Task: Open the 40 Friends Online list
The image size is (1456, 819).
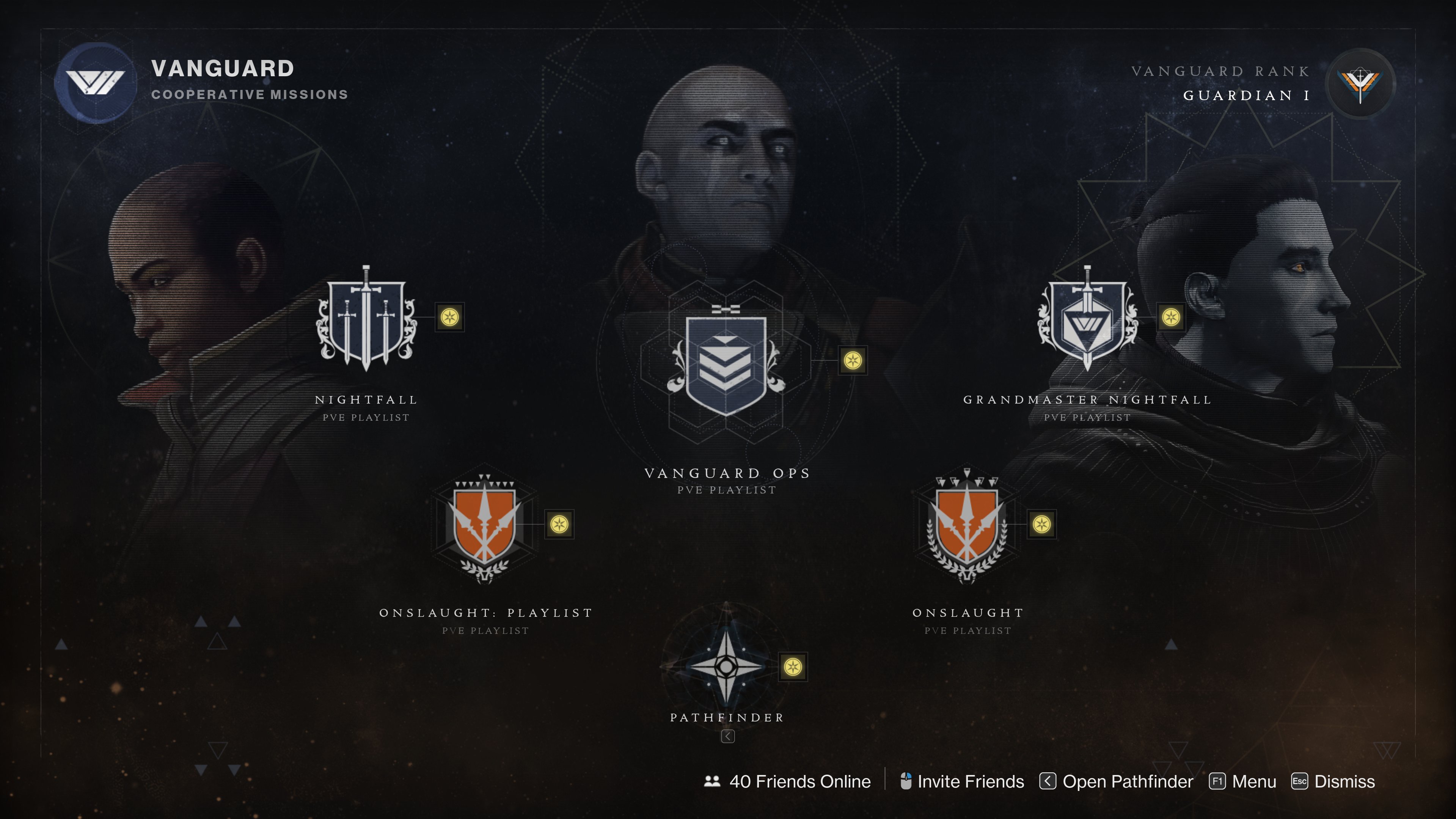Action: [799, 781]
